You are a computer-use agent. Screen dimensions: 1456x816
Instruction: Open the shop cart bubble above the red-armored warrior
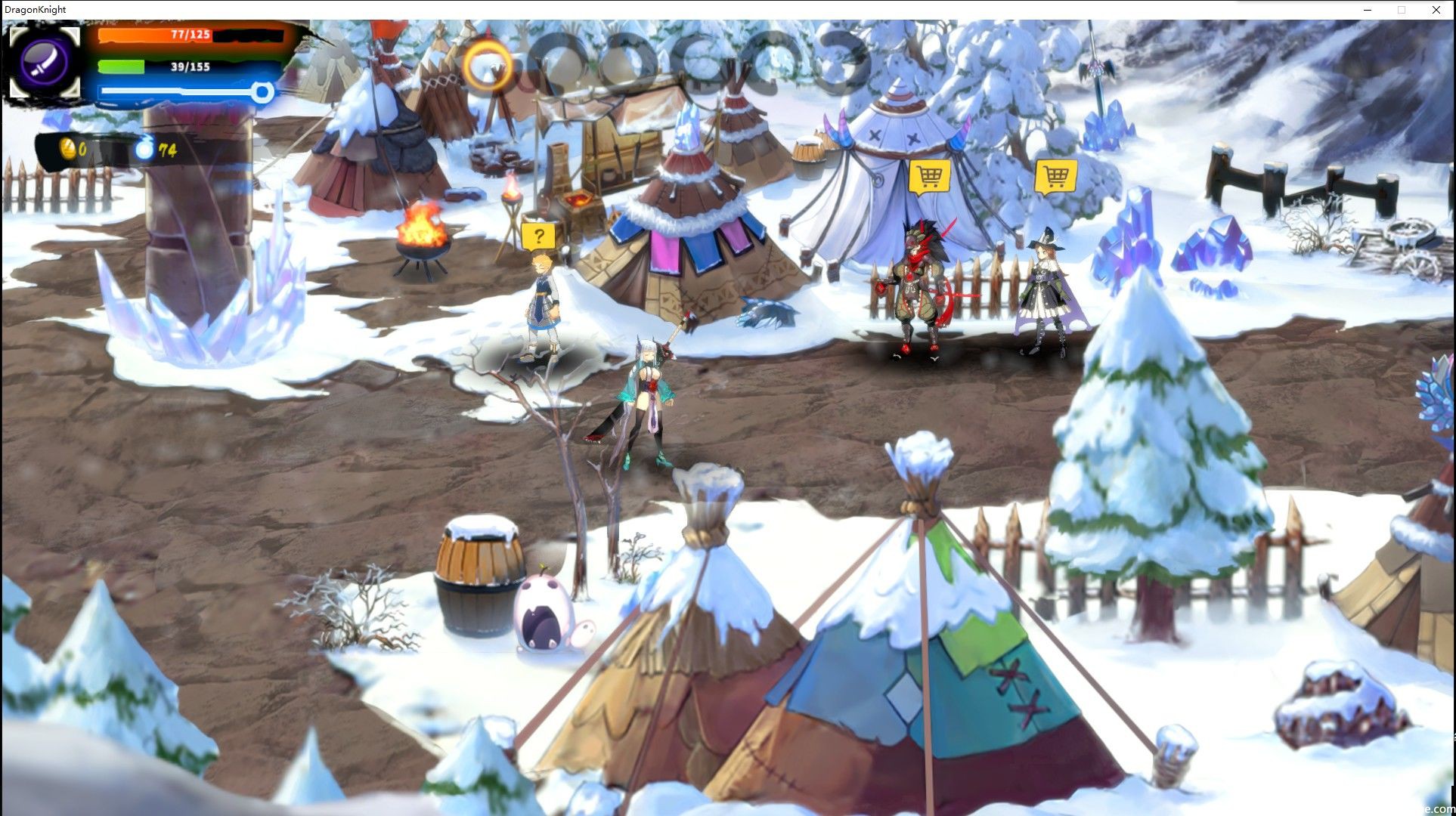click(928, 177)
